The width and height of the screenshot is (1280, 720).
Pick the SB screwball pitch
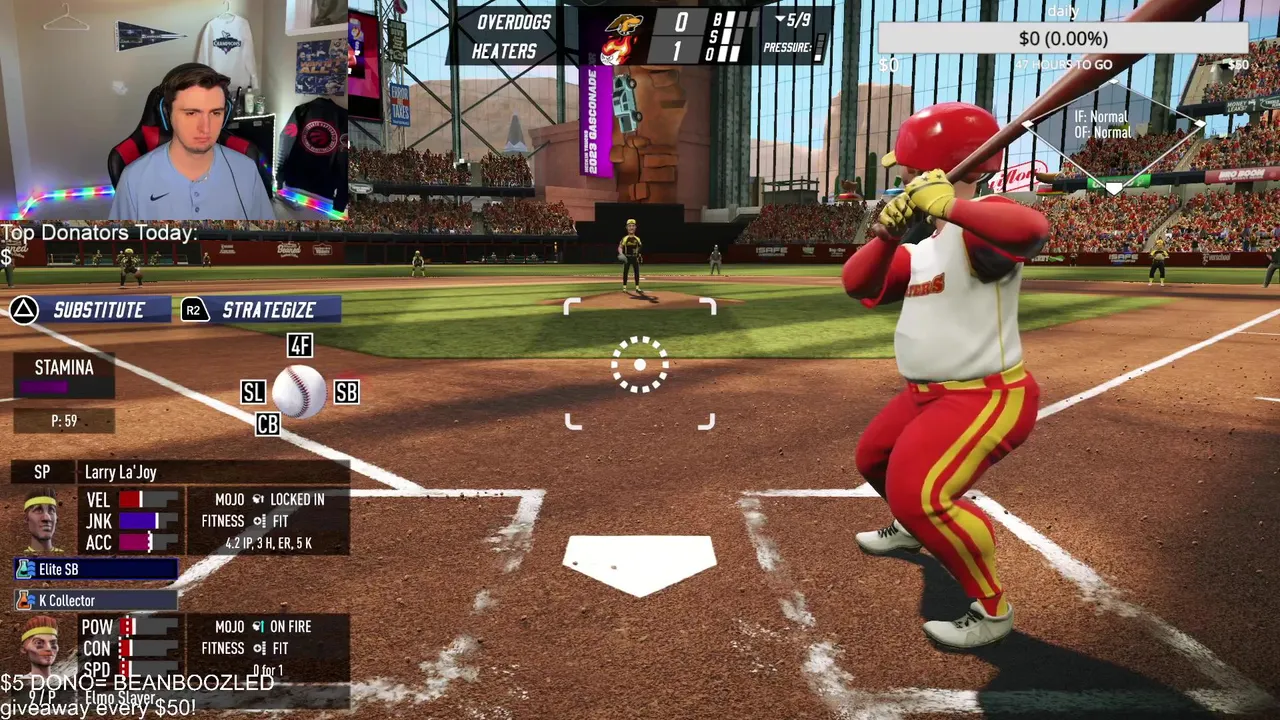tap(346, 392)
